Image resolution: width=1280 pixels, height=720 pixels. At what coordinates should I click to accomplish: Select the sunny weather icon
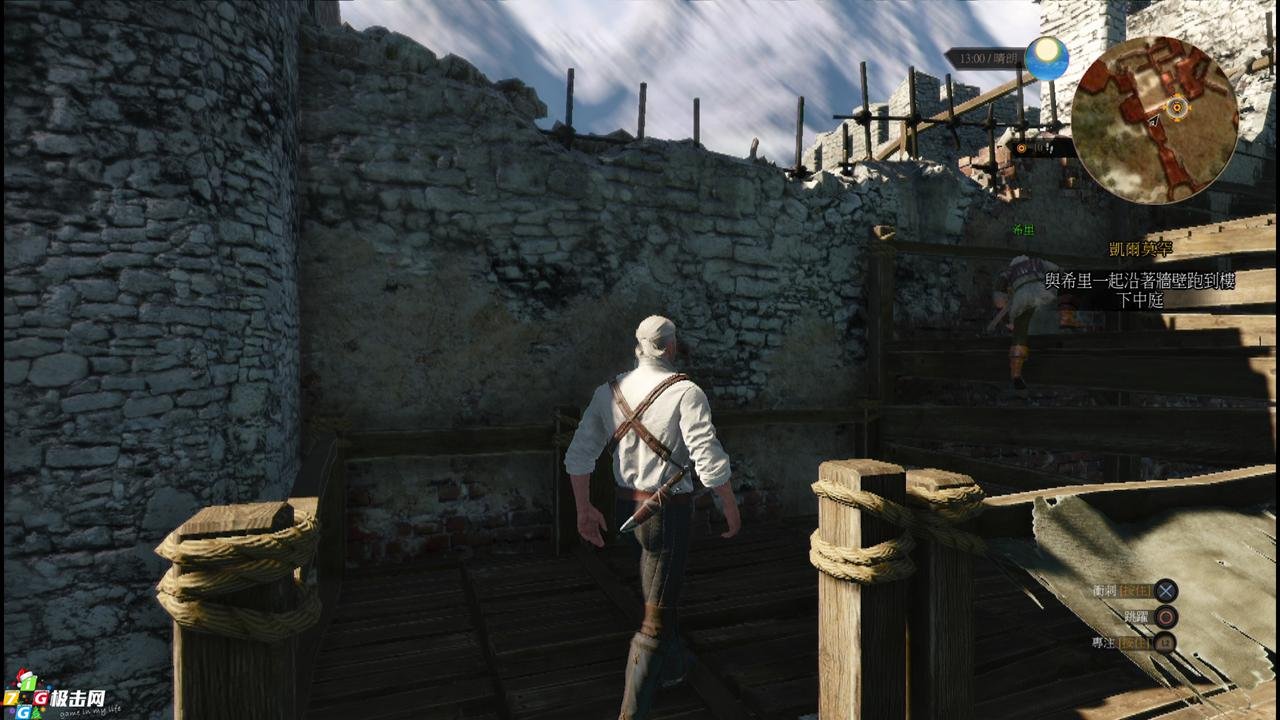pos(1046,58)
